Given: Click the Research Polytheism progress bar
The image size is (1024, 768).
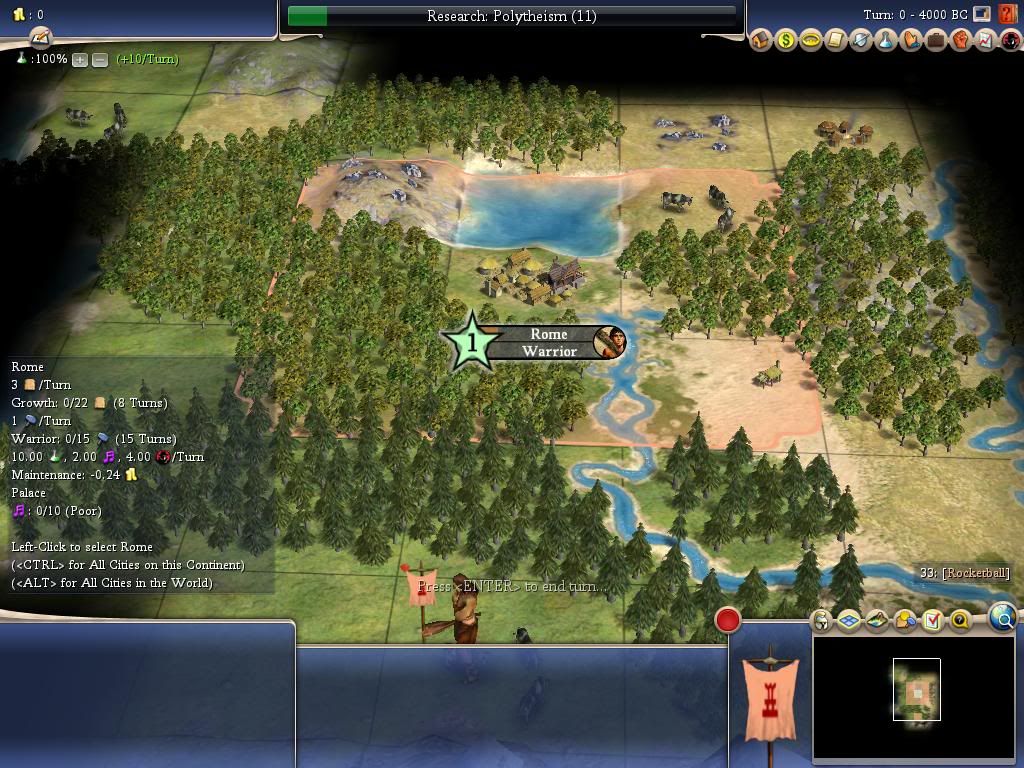Looking at the screenshot, I should click(x=512, y=16).
